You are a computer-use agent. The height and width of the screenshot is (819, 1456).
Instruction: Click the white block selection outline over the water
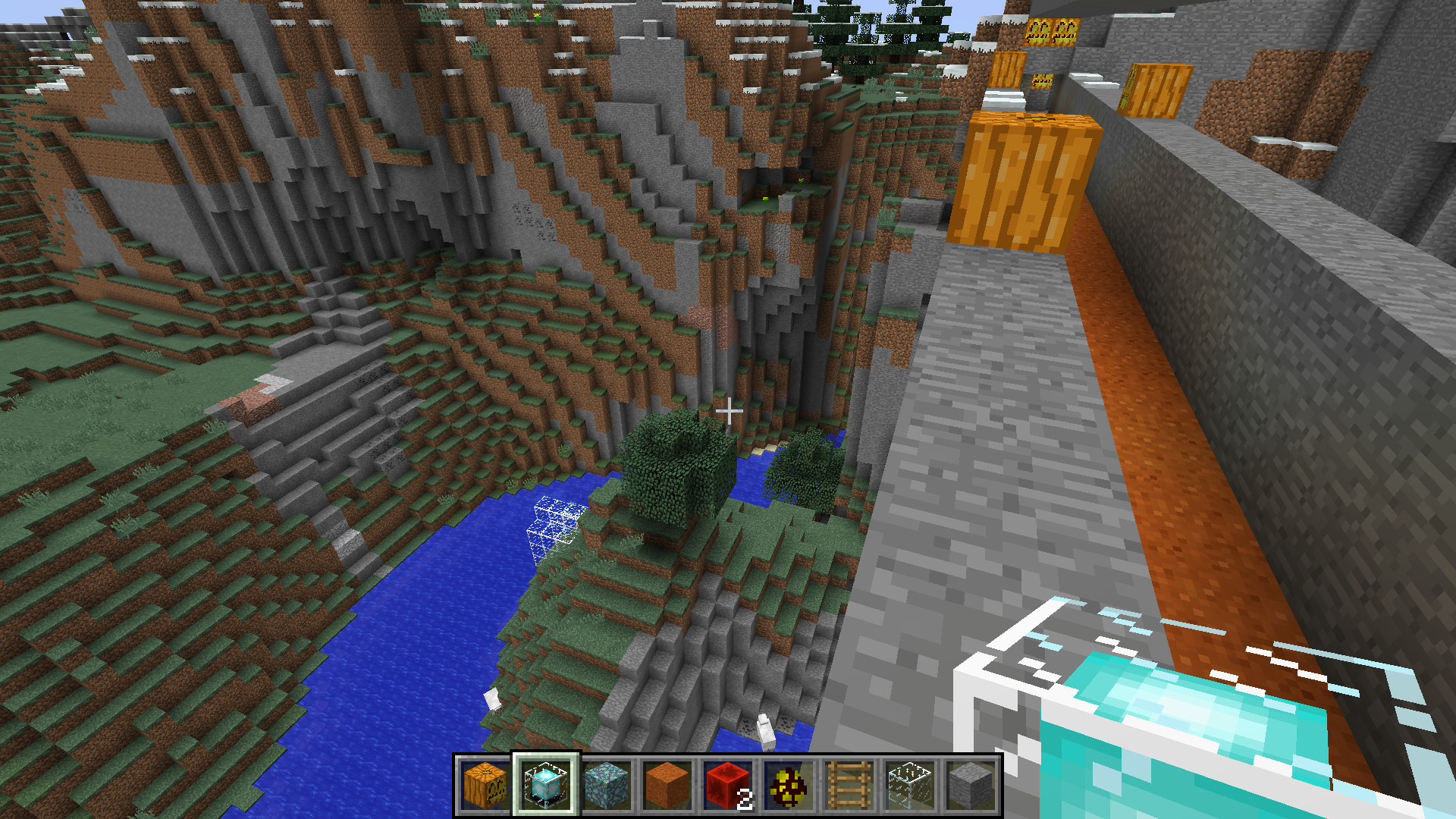click(x=552, y=523)
